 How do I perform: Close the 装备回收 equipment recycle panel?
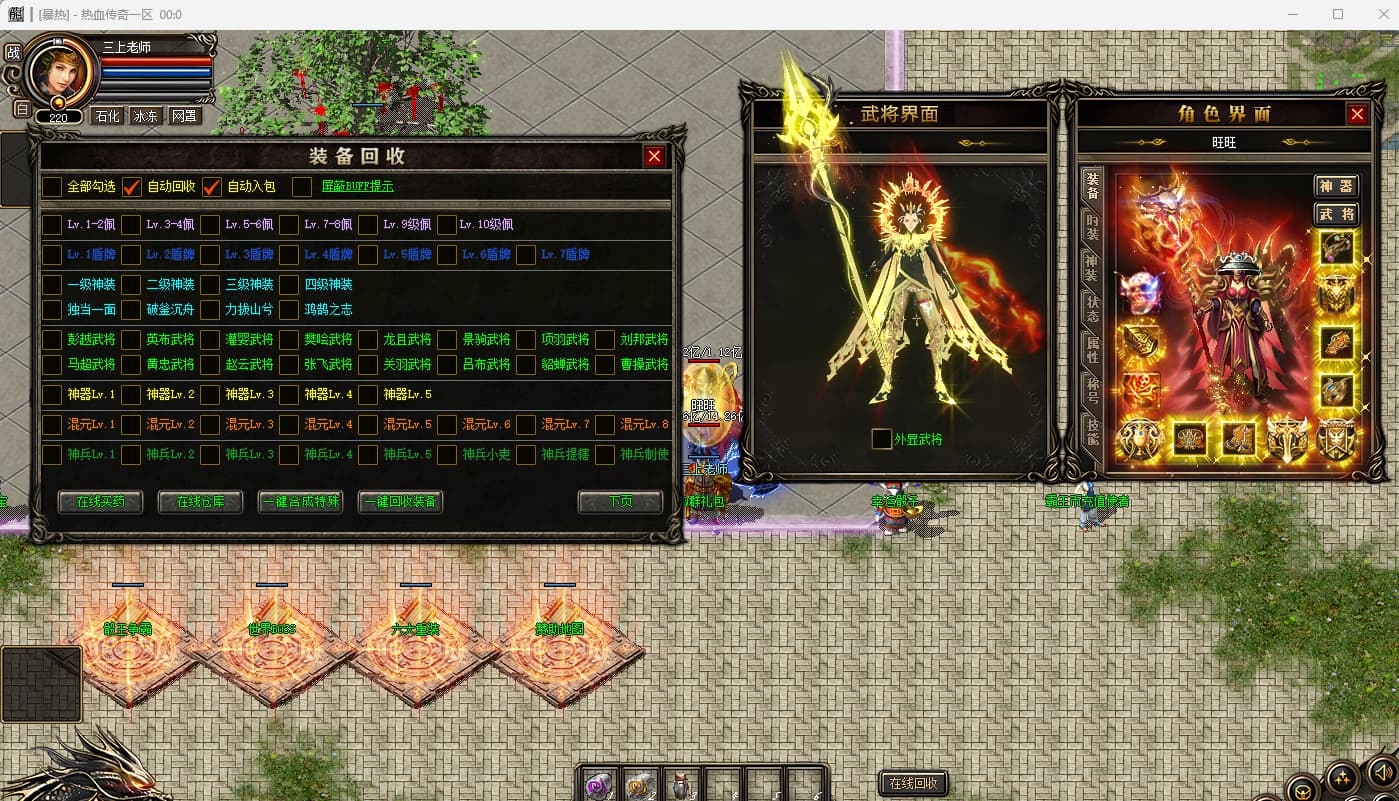pyautogui.click(x=654, y=156)
